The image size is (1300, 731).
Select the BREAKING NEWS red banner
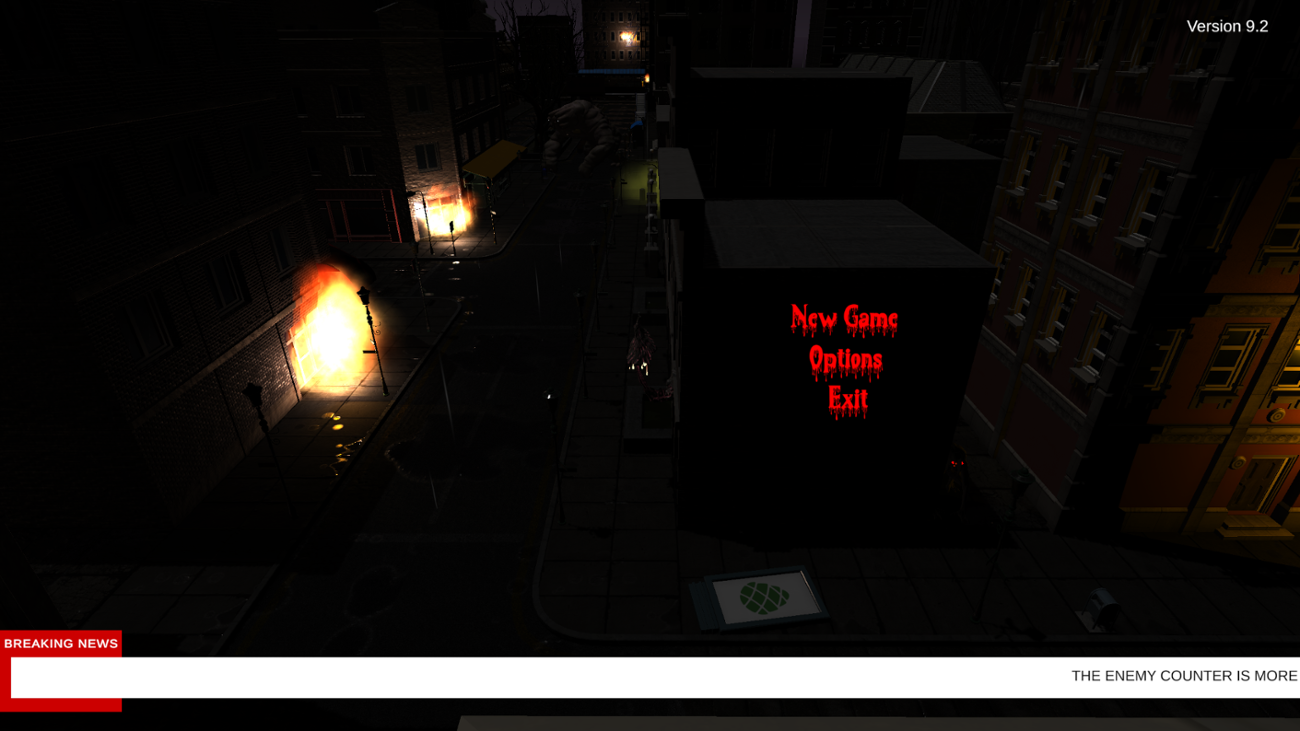[60, 643]
